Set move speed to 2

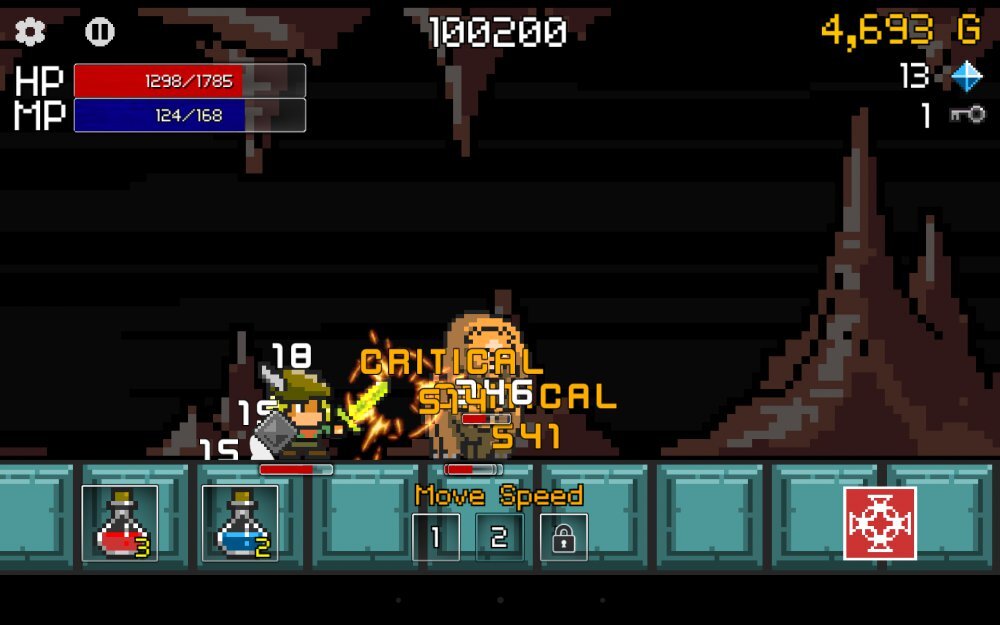tap(499, 537)
